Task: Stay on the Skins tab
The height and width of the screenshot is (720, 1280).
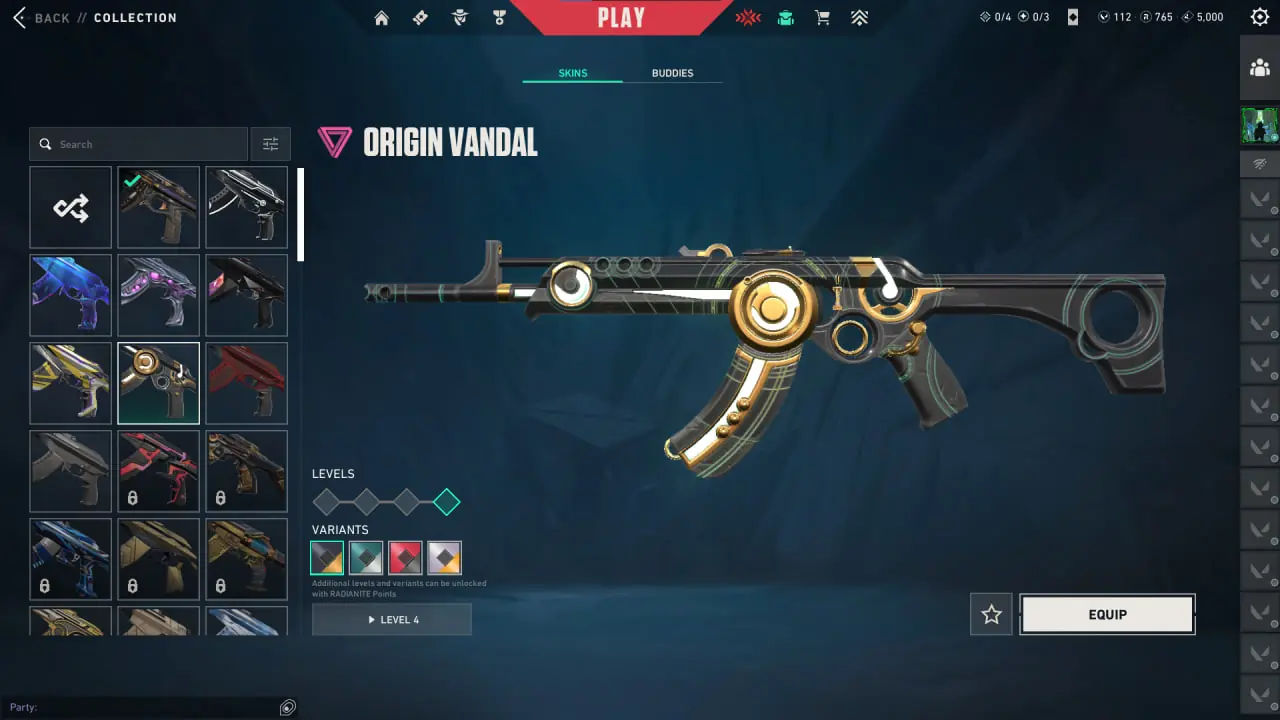Action: [x=572, y=72]
